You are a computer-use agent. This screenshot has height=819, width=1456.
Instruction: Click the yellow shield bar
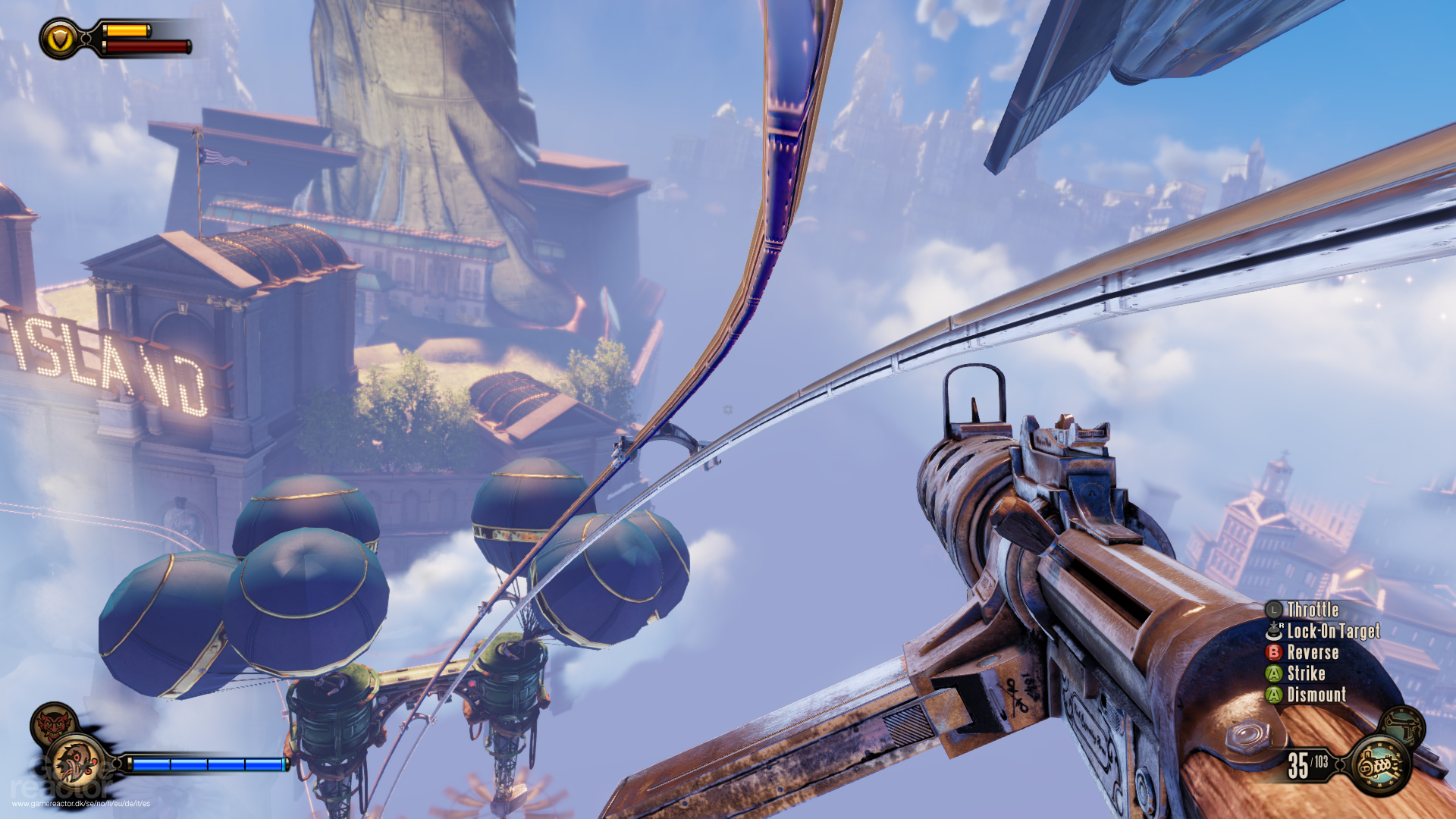[x=127, y=31]
